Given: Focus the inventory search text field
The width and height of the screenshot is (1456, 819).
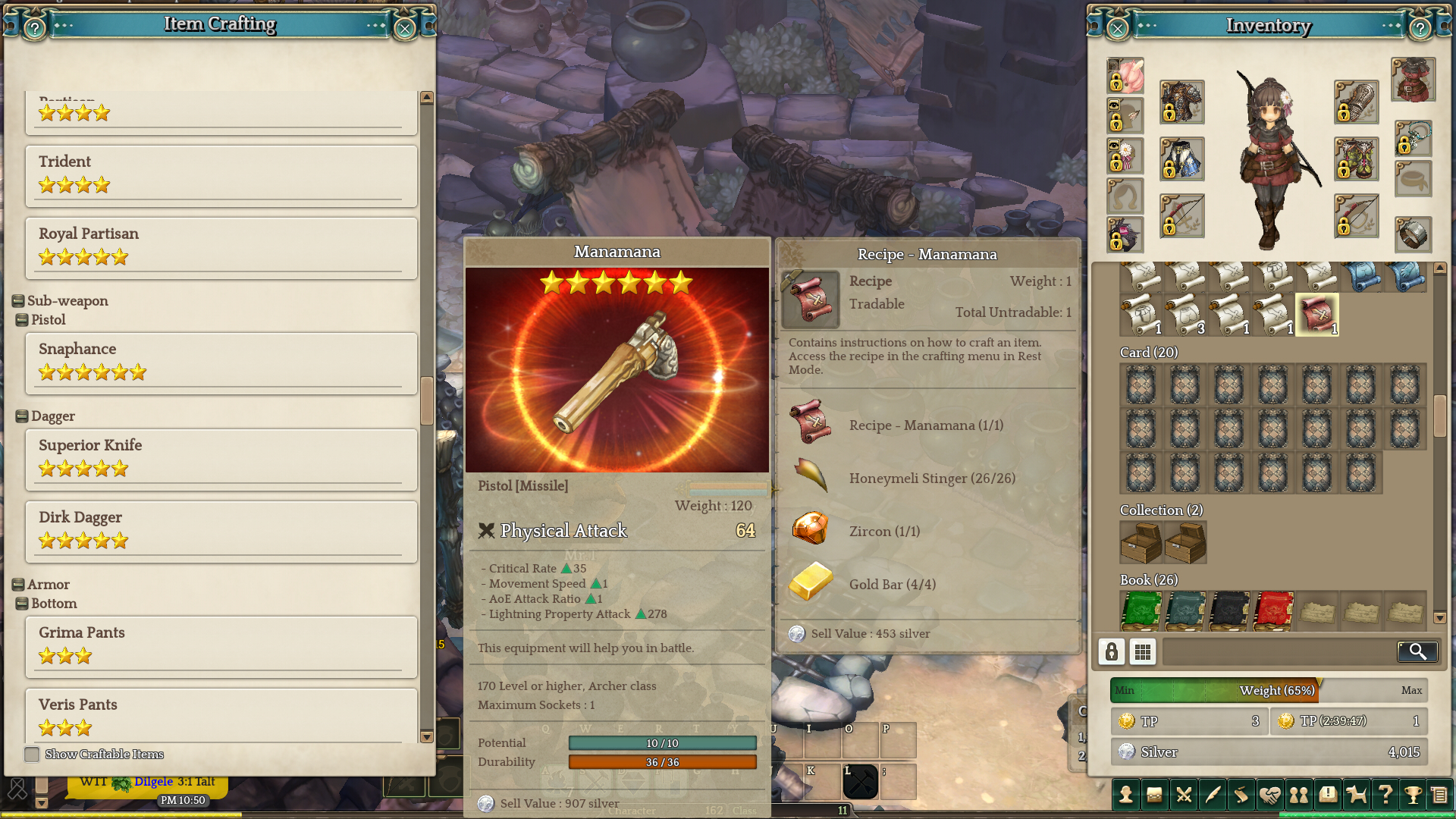Looking at the screenshot, I should [x=1279, y=651].
